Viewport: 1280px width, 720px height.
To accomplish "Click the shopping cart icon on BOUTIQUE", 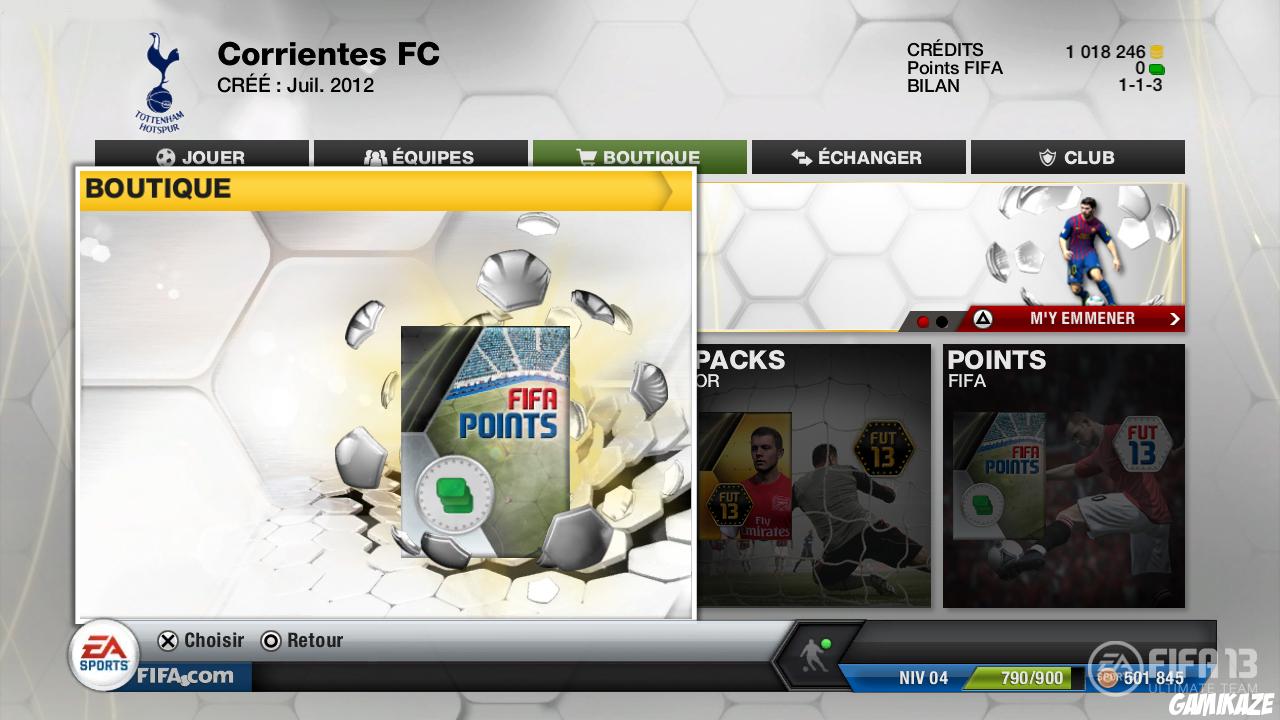I will tap(585, 157).
